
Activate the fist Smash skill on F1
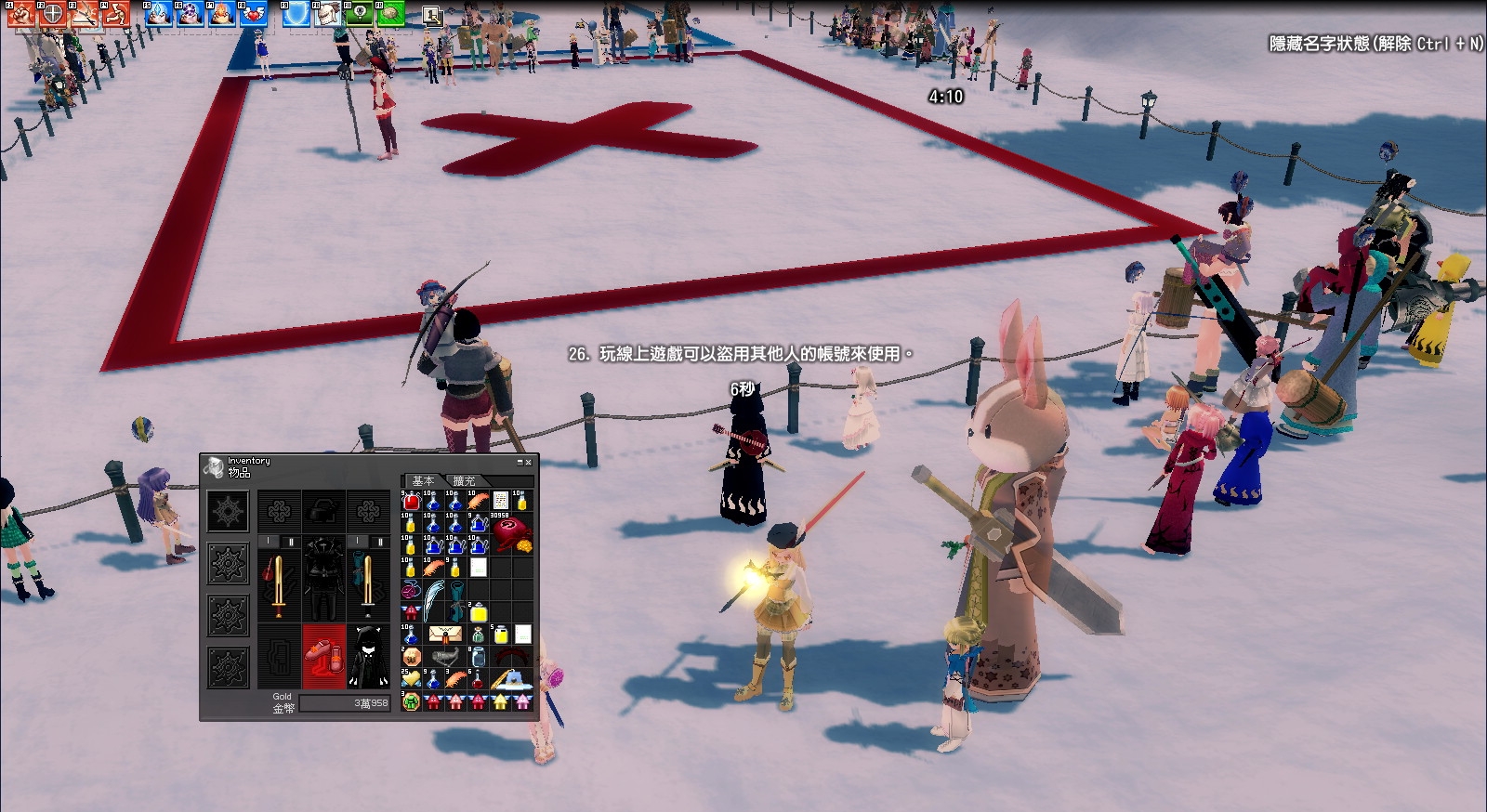point(22,14)
